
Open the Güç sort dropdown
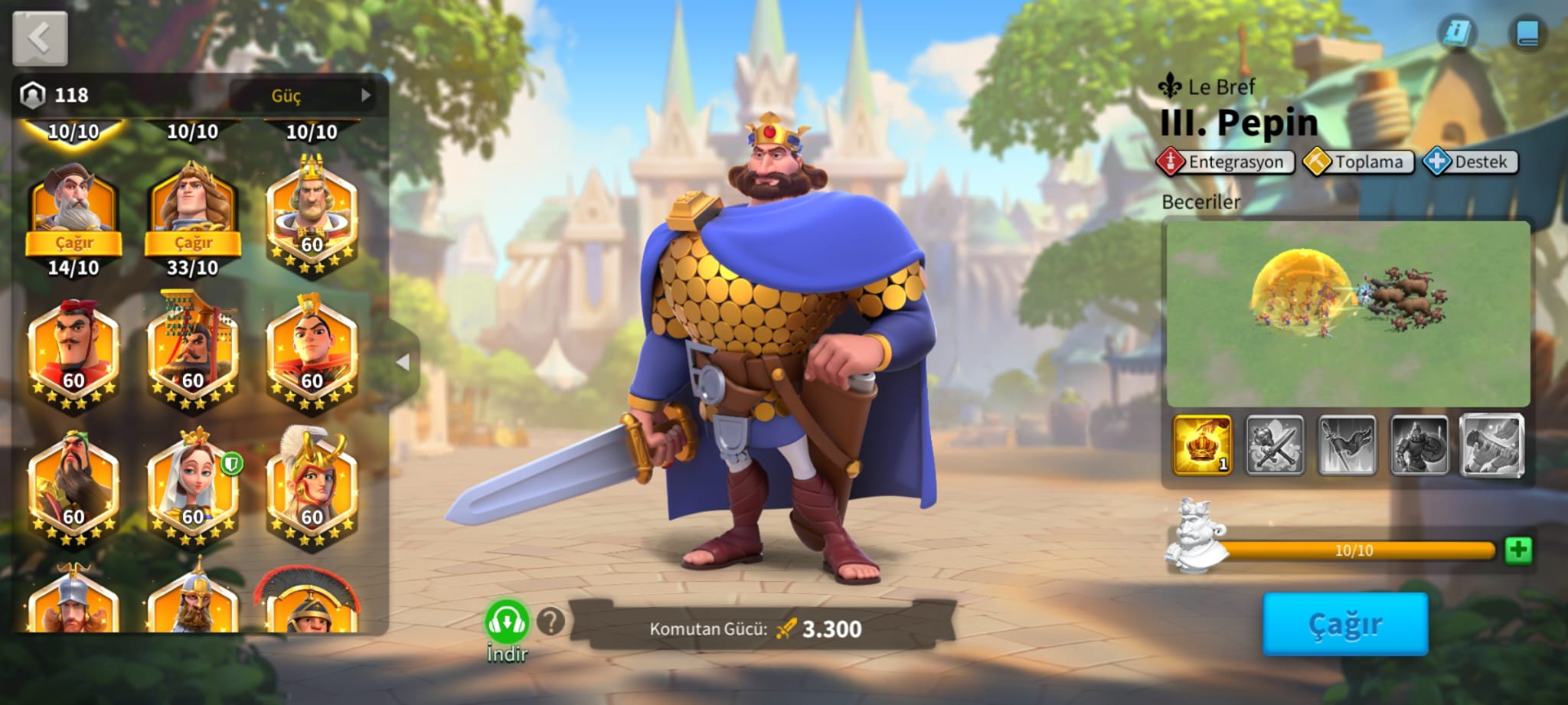click(303, 96)
